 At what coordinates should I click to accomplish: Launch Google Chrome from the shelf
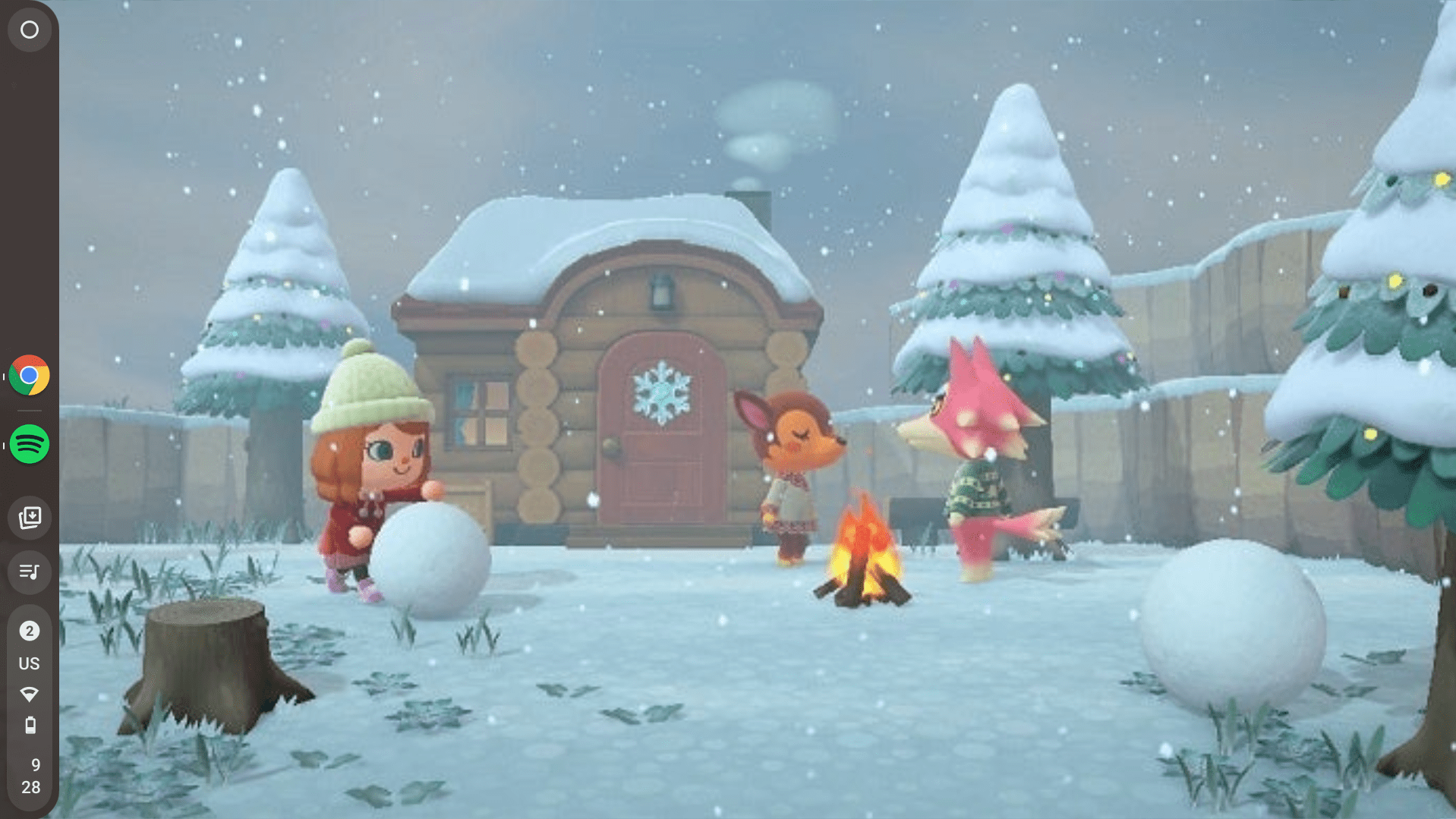tap(29, 373)
